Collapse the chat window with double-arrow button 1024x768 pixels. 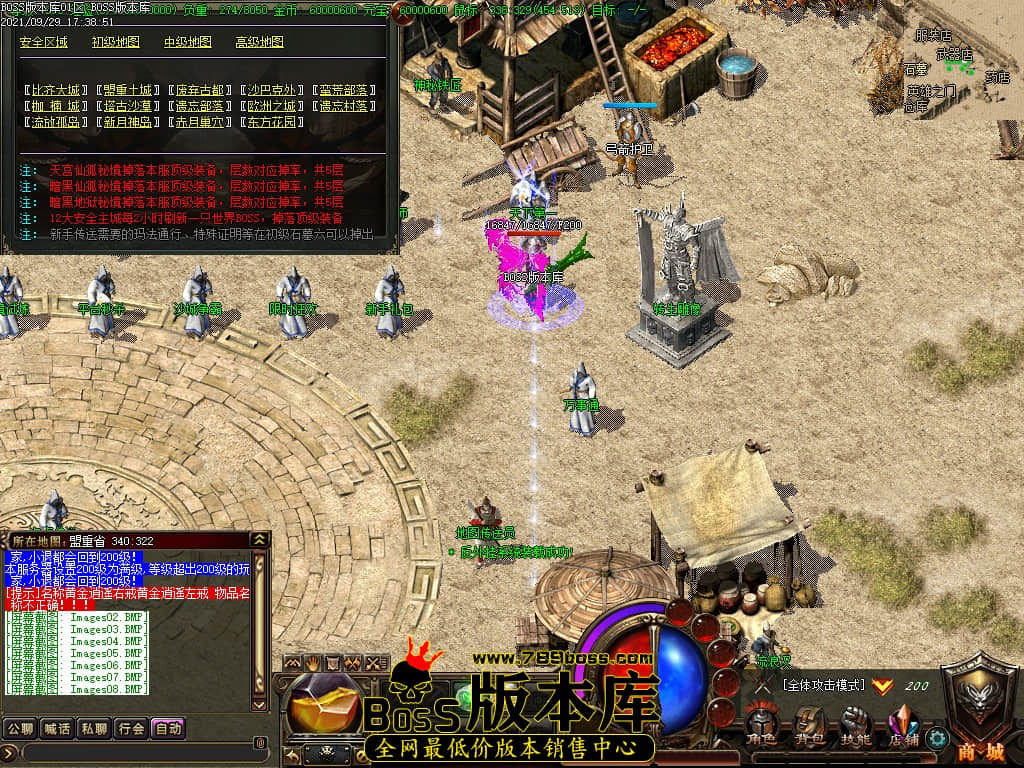[x=260, y=539]
